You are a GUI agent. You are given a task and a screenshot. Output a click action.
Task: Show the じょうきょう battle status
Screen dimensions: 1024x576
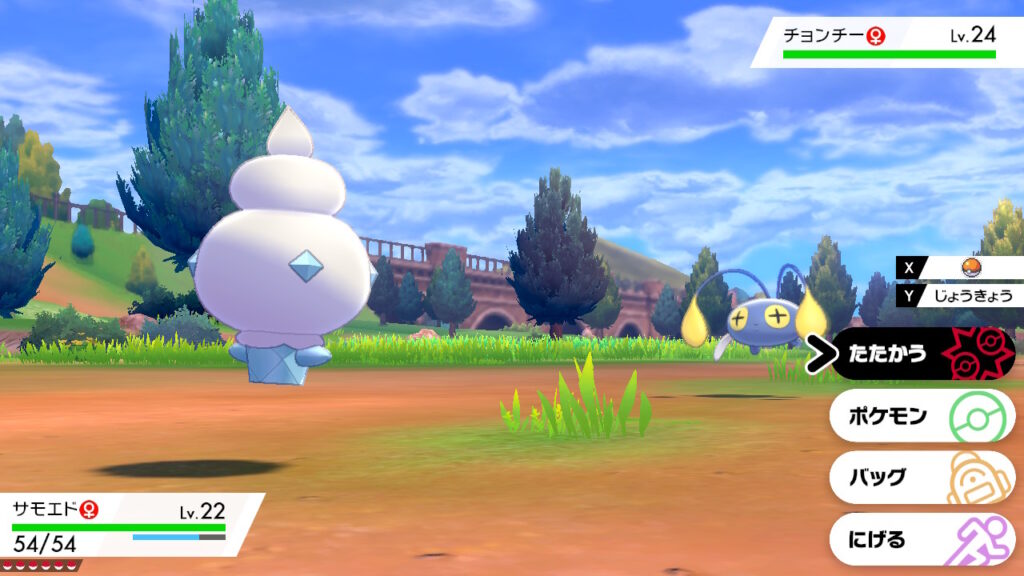pyautogui.click(x=966, y=295)
